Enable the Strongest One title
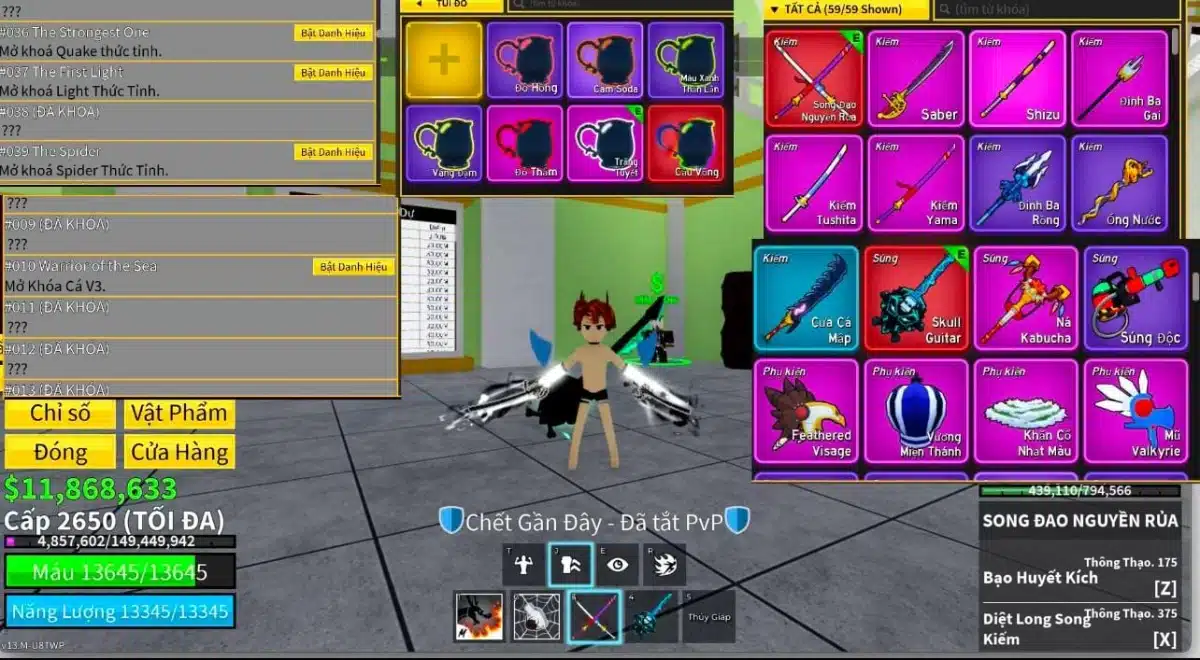The width and height of the screenshot is (1200, 660). 334,33
